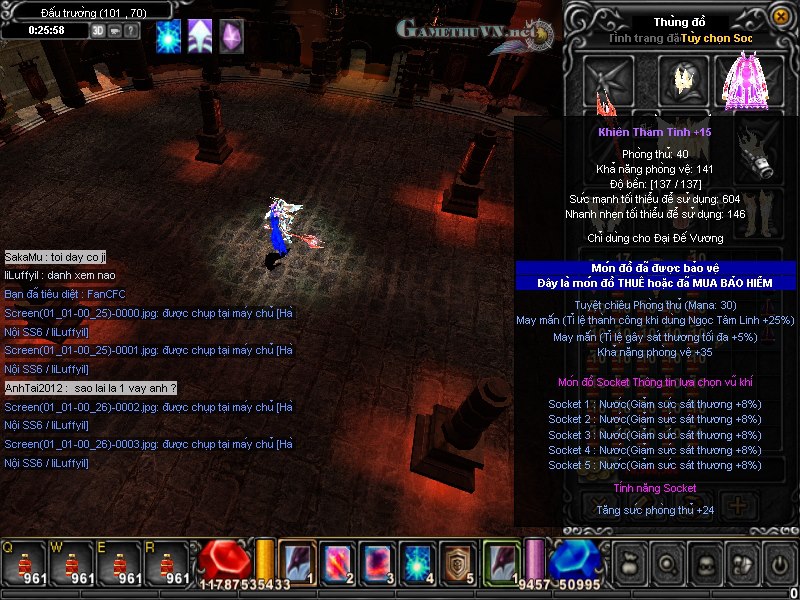Choose skill slot number 3

coord(378,562)
